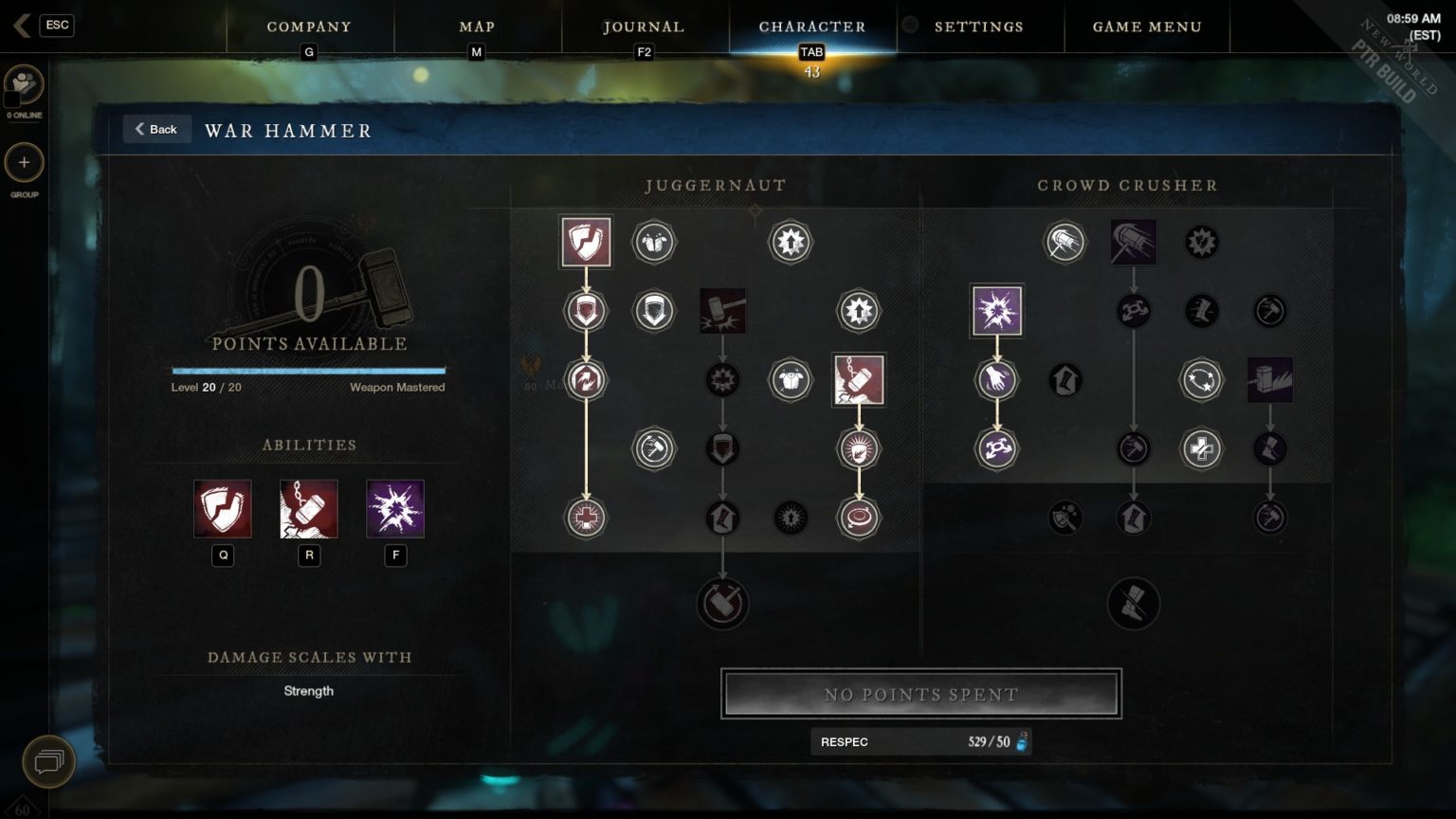Select the chest armor passive icon in Juggernaut tree
Image resolution: width=1456 pixels, height=819 pixels.
(x=792, y=379)
